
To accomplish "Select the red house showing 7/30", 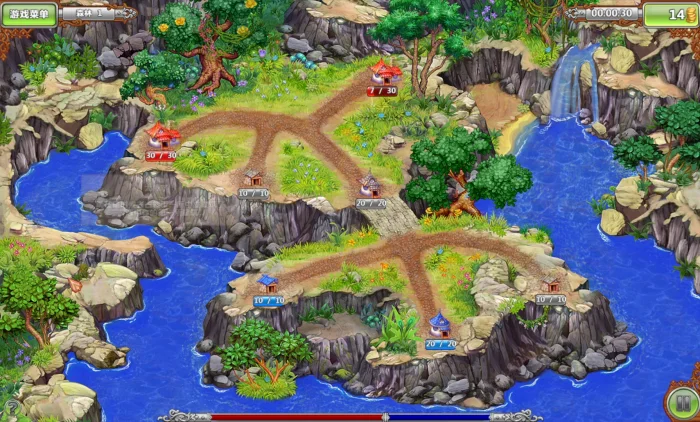I will [384, 72].
